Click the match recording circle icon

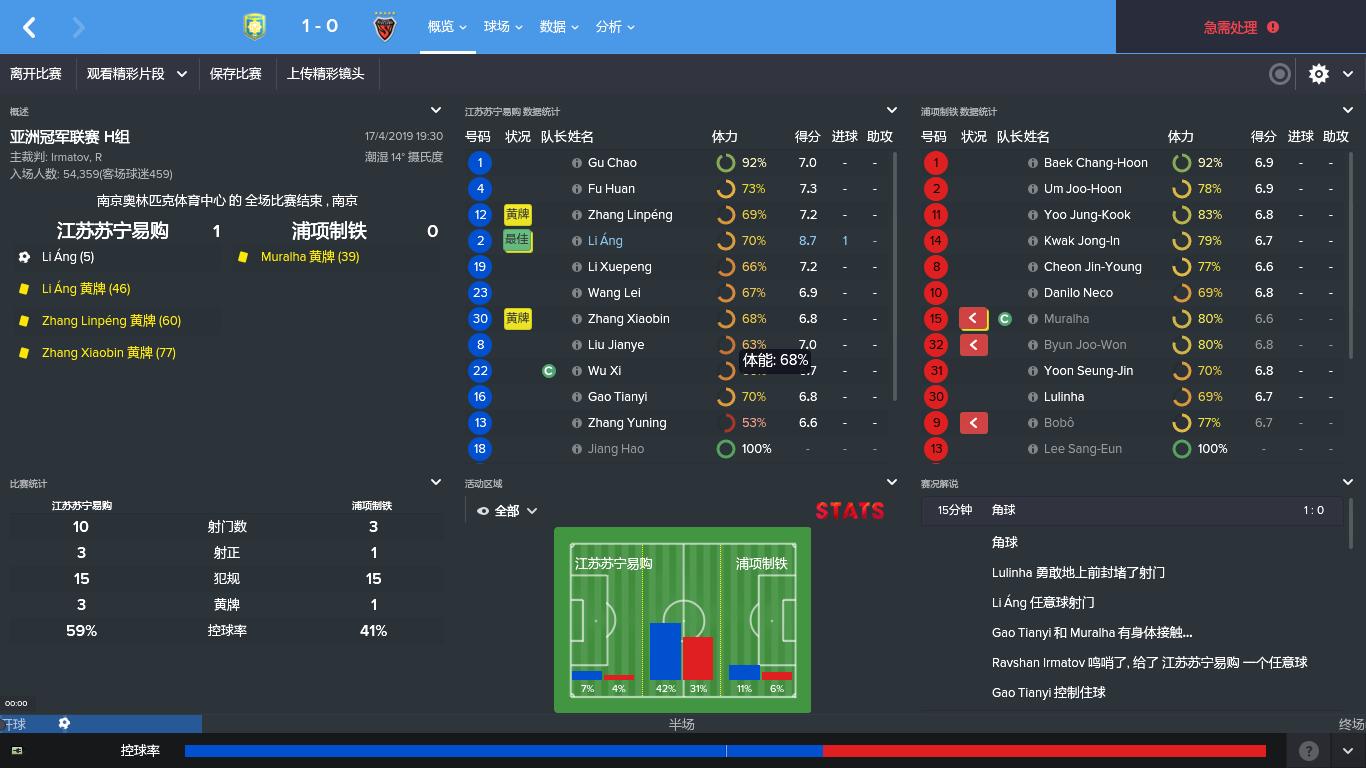coord(1280,74)
